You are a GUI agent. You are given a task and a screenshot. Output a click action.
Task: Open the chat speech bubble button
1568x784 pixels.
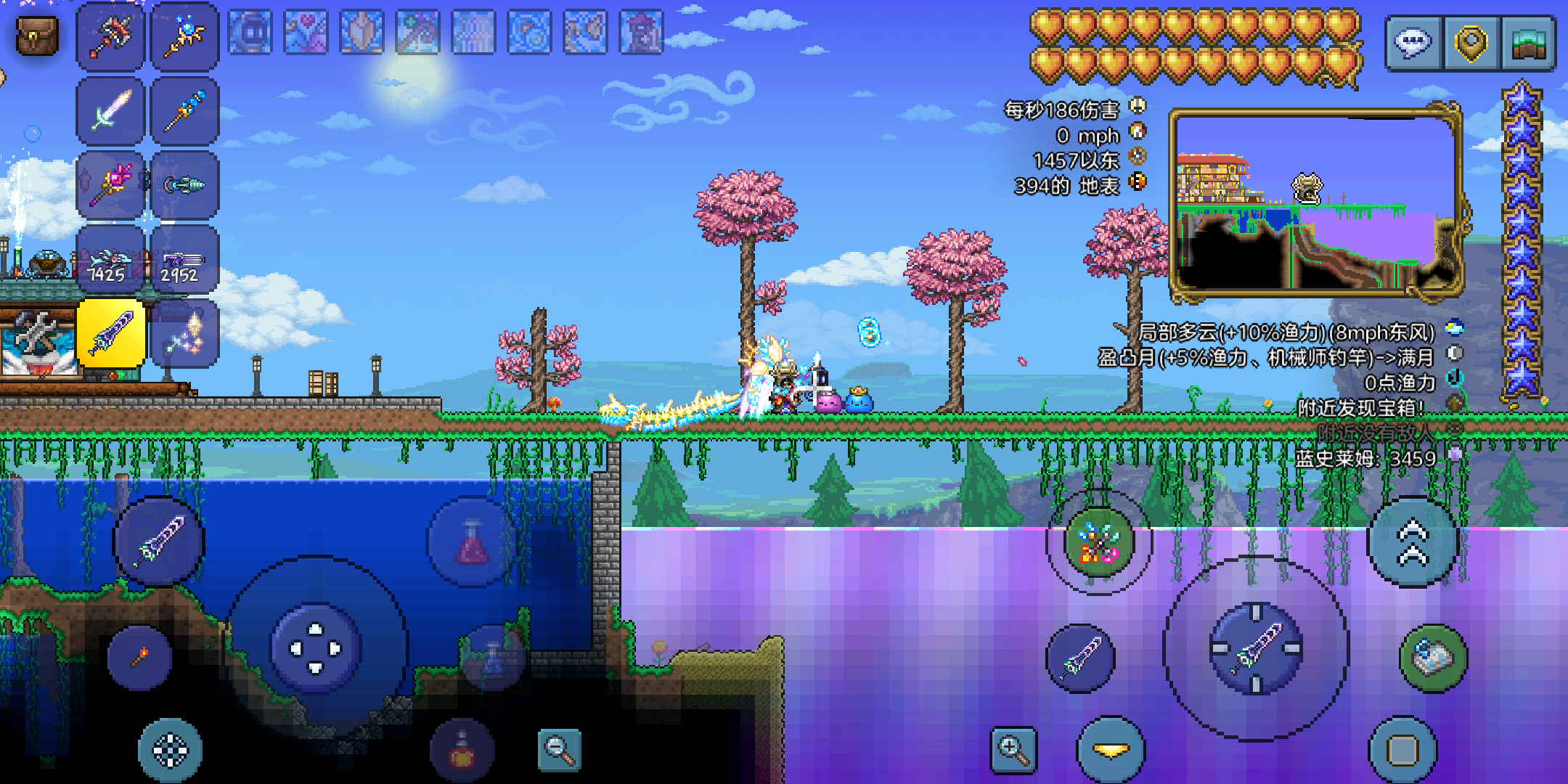pyautogui.click(x=1413, y=44)
